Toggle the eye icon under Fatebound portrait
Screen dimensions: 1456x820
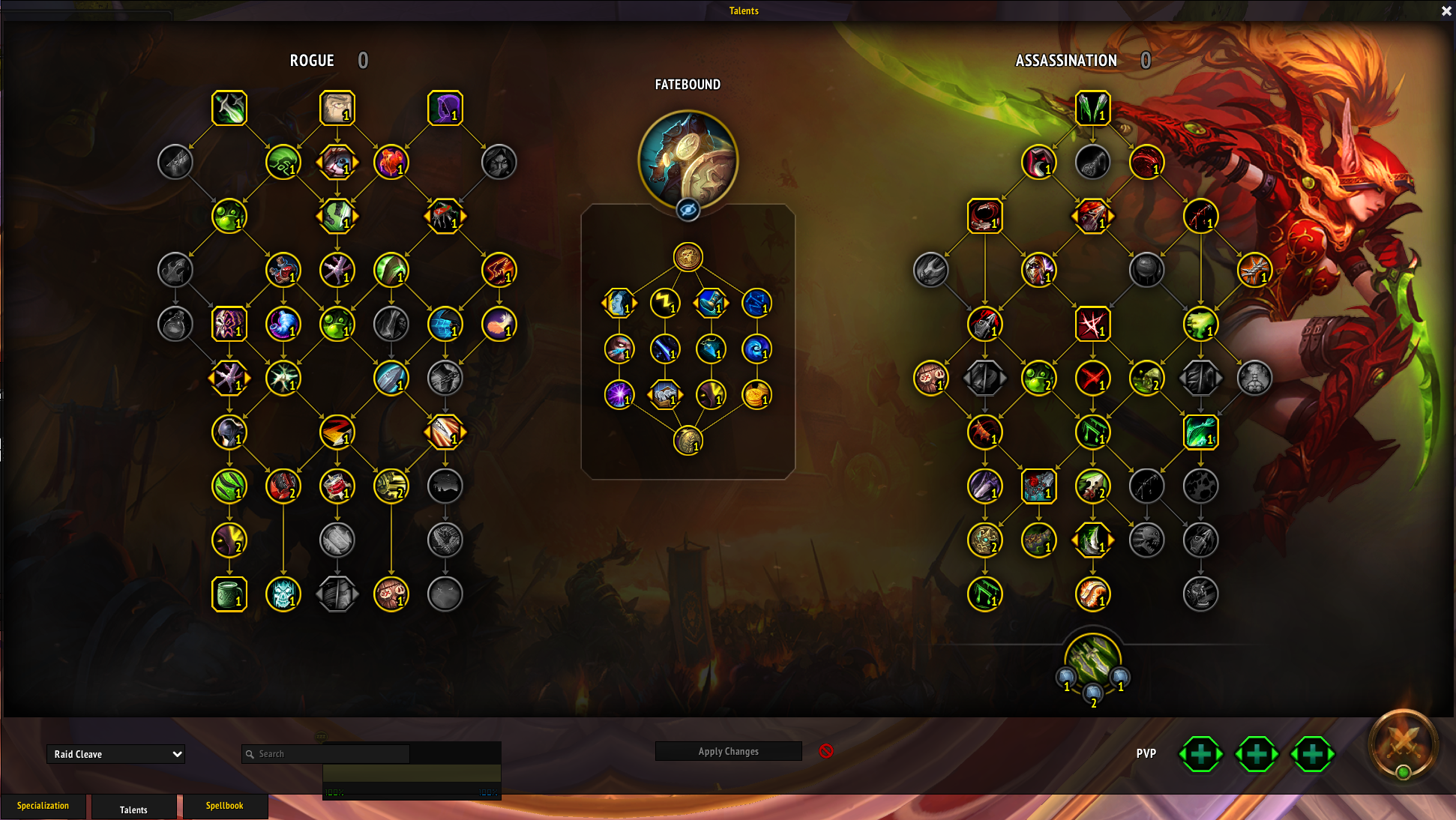688,210
